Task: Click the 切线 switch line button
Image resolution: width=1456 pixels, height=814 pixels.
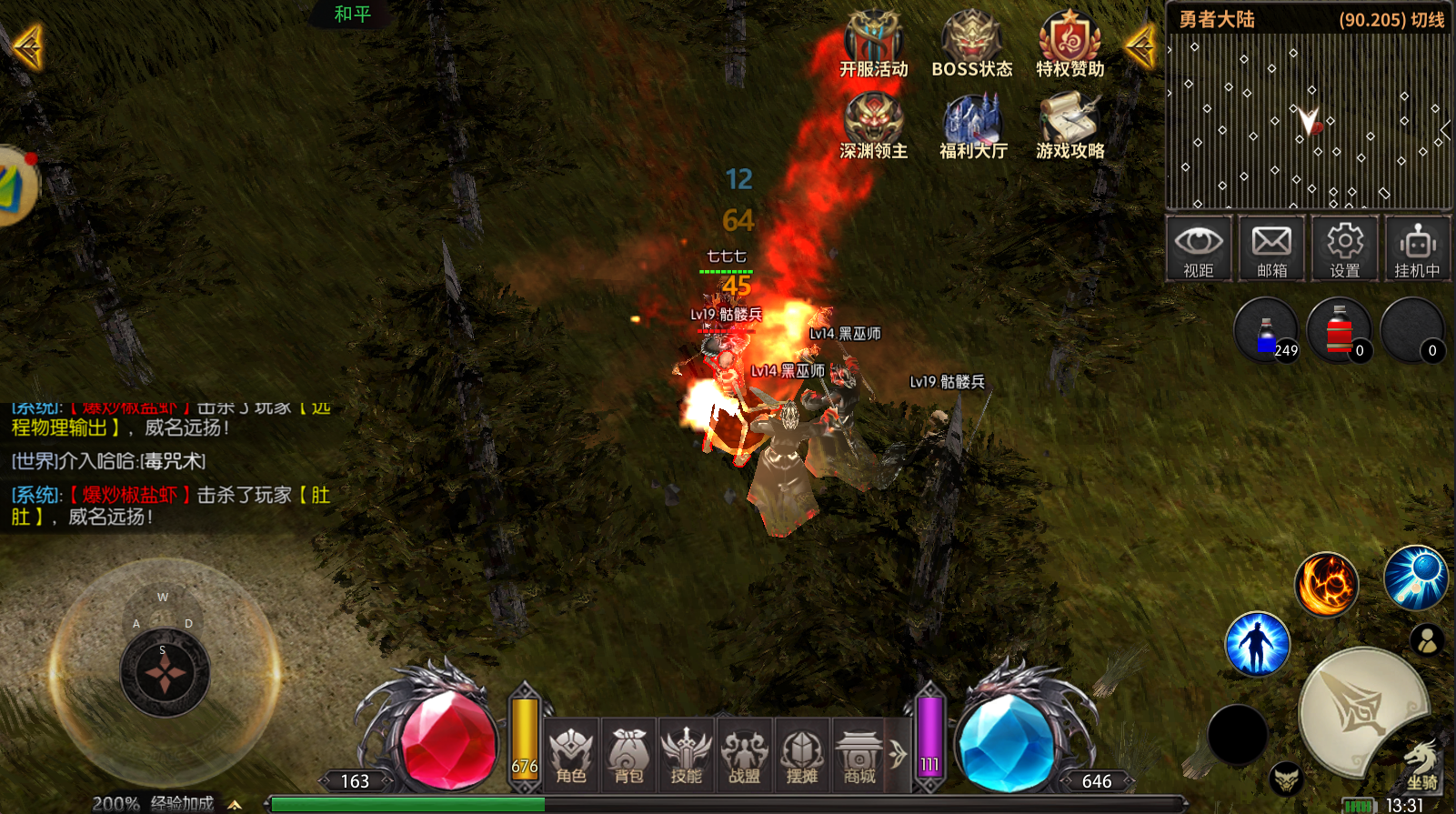Action: tap(1428, 20)
